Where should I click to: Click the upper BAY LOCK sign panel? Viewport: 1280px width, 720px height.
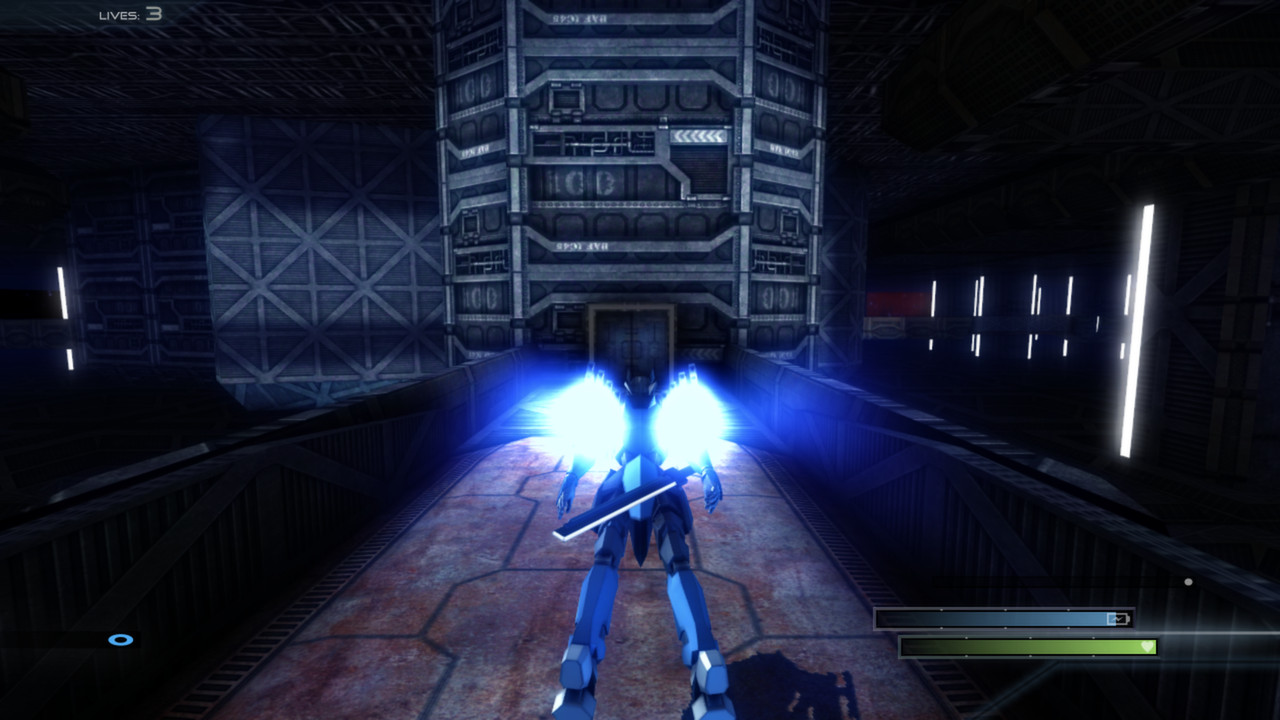580,17
